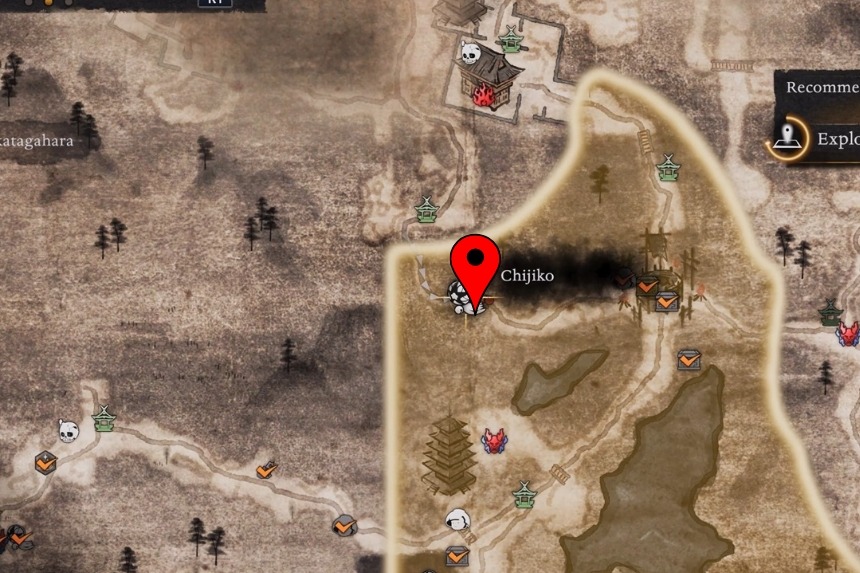860x573 pixels.
Task: Click the skull marker beside the green shrine
Action: (x=68, y=431)
